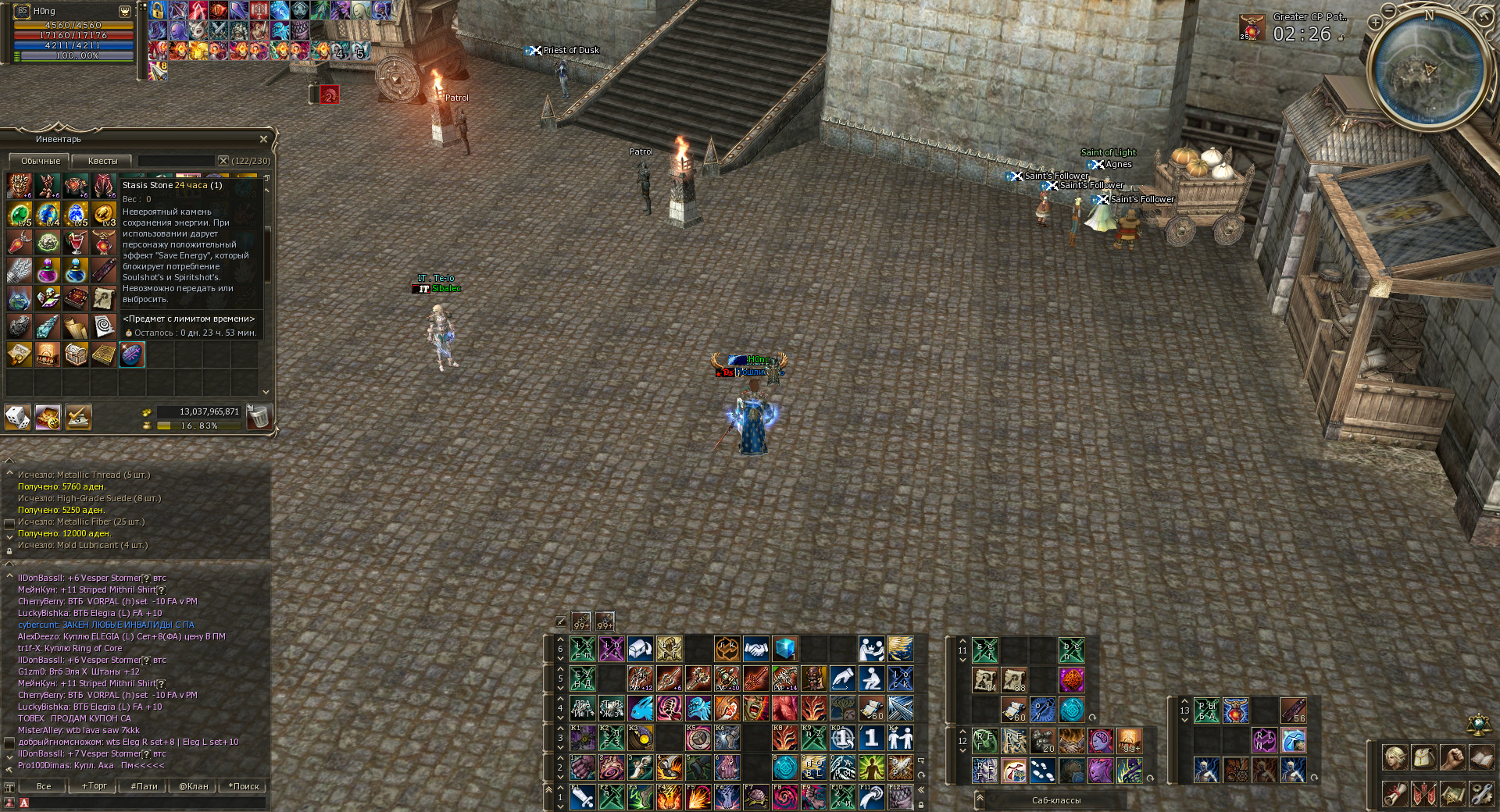Image resolution: width=1500 pixels, height=812 pixels.
Task: Close the inventory window
Action: point(263,139)
